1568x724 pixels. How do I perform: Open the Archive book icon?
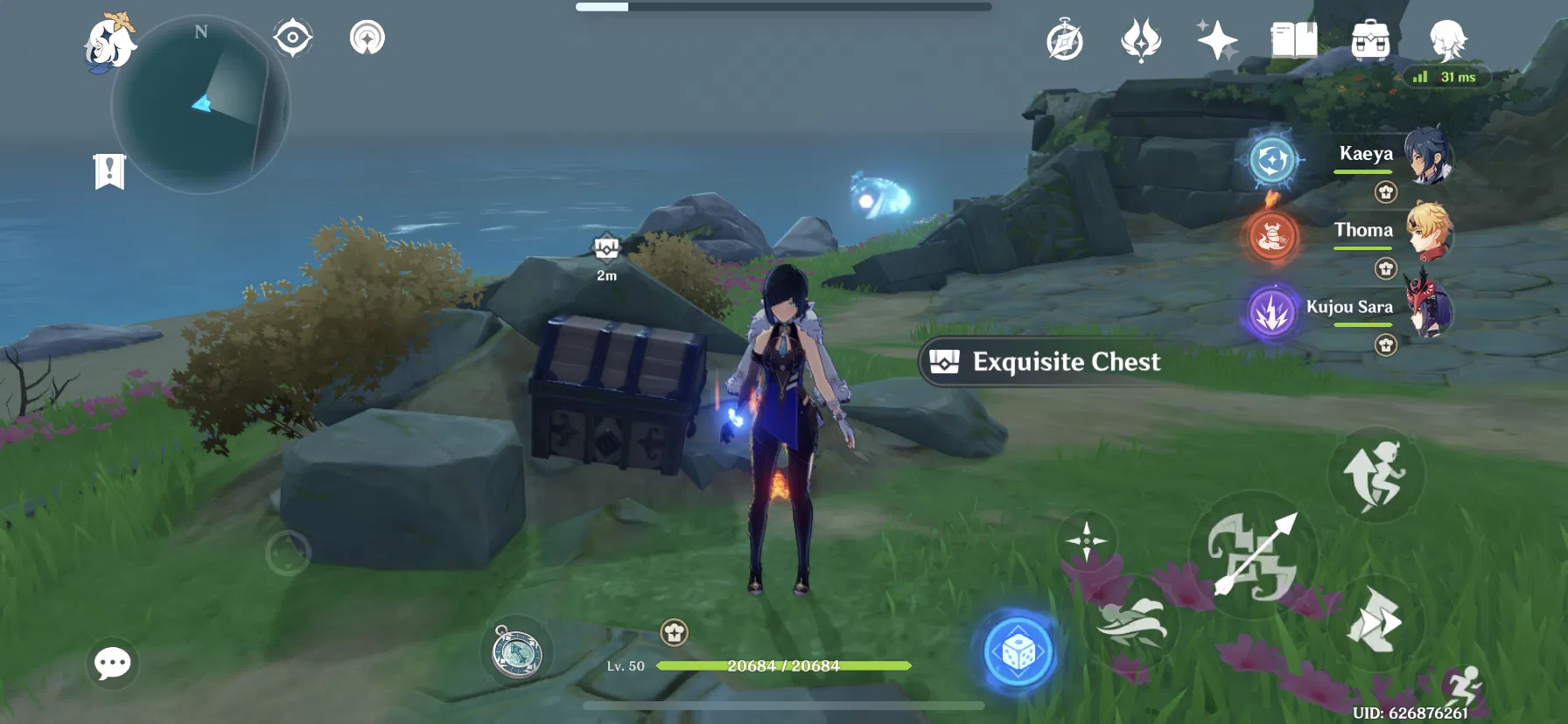pyautogui.click(x=1293, y=38)
